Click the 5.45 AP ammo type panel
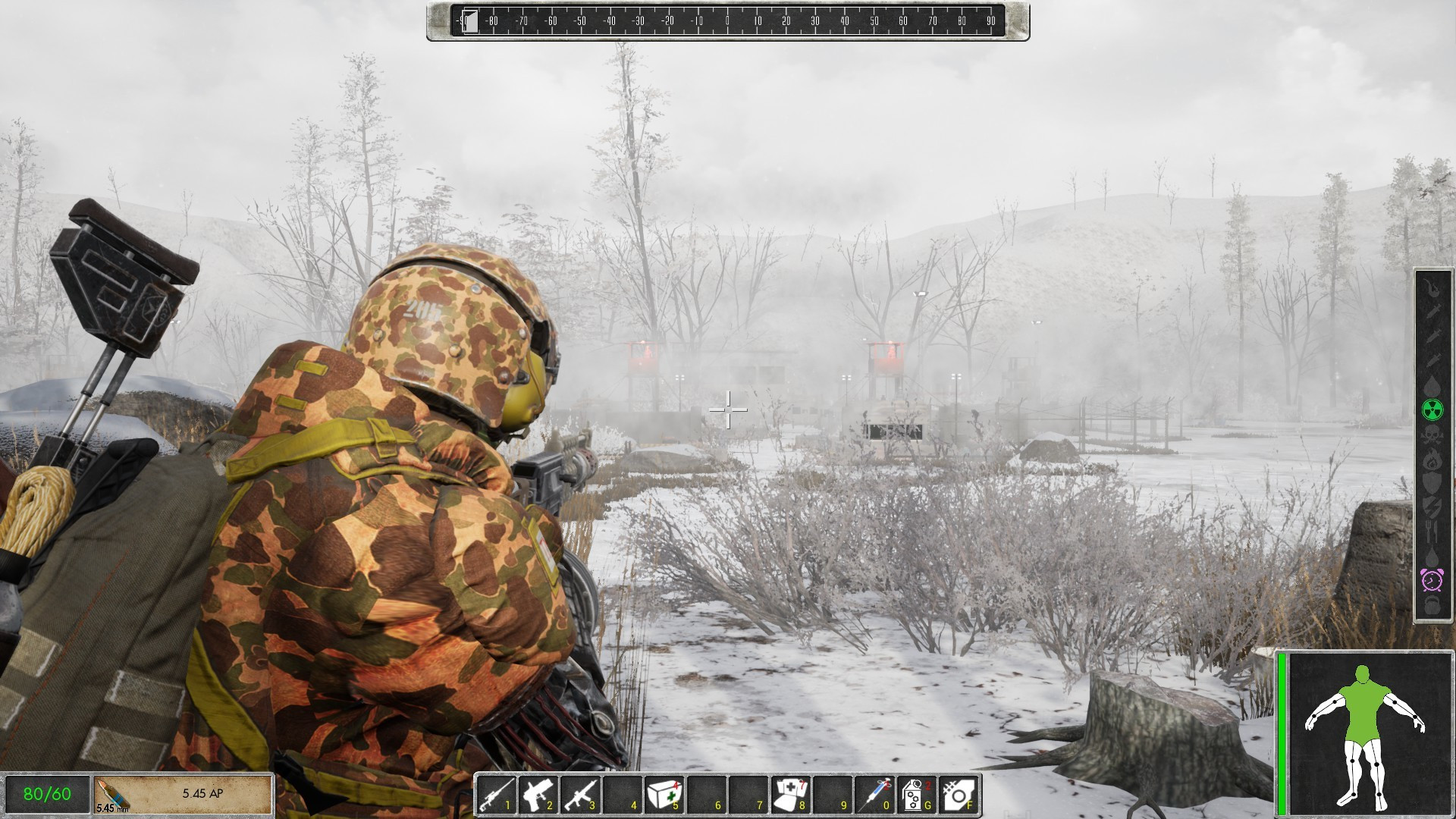1456x819 pixels. click(x=182, y=793)
